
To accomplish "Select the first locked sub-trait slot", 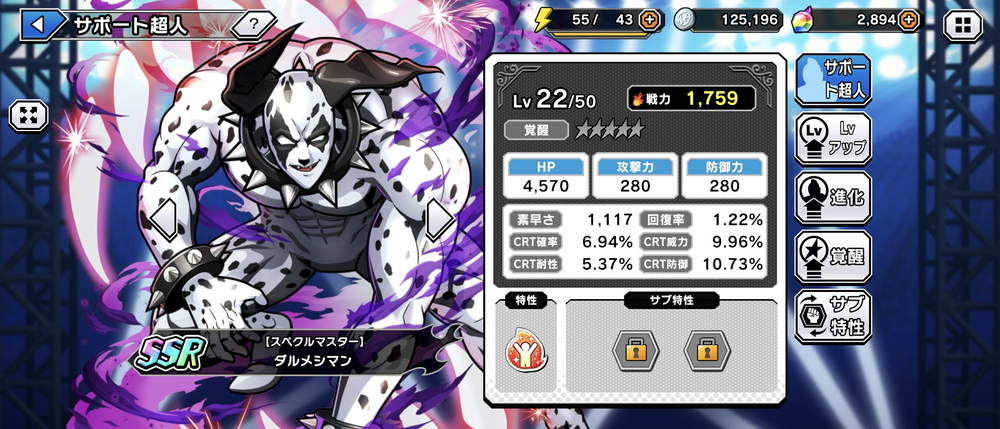I will click(634, 350).
